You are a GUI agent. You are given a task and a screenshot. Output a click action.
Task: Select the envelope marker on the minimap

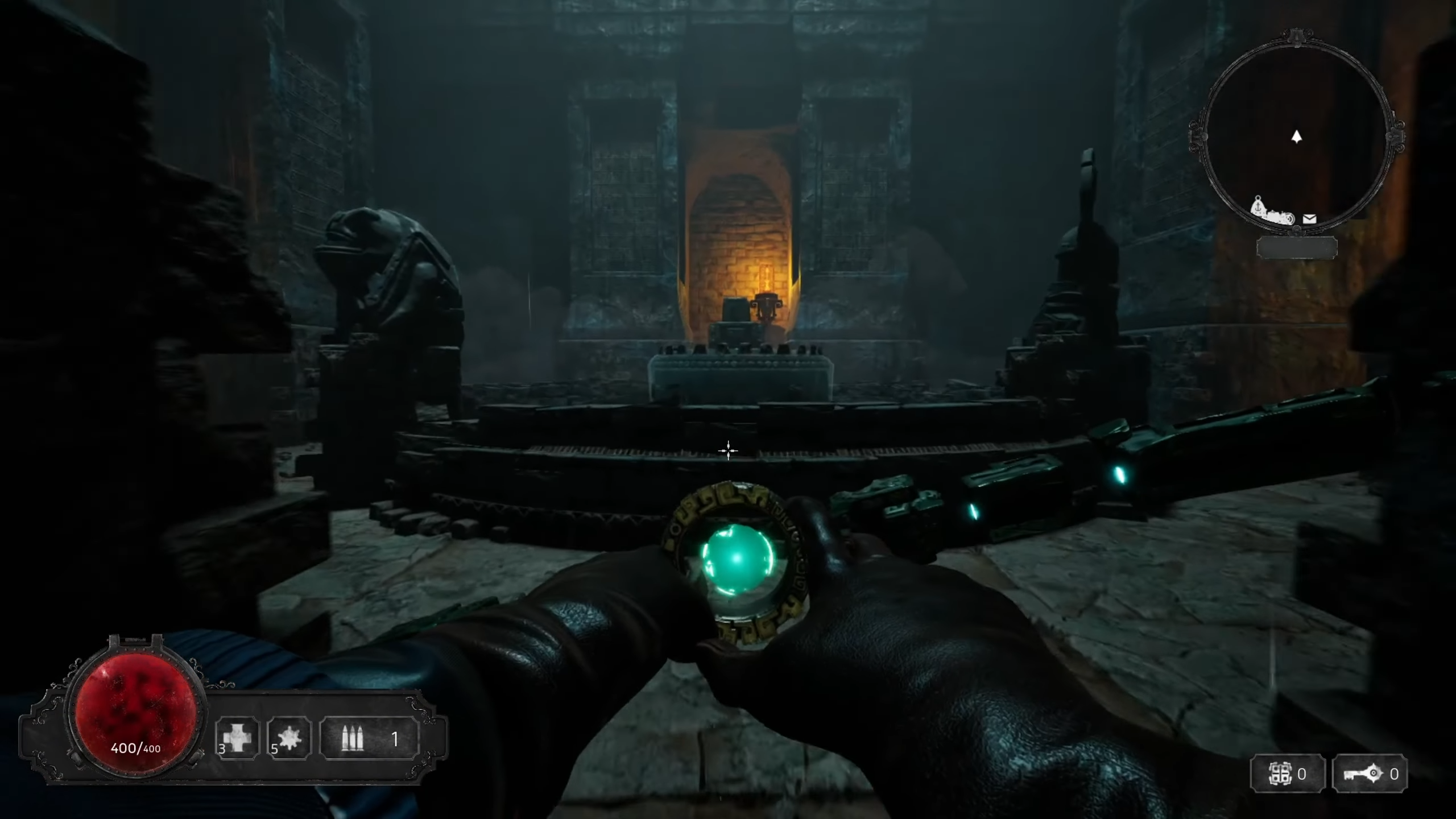tap(1309, 219)
